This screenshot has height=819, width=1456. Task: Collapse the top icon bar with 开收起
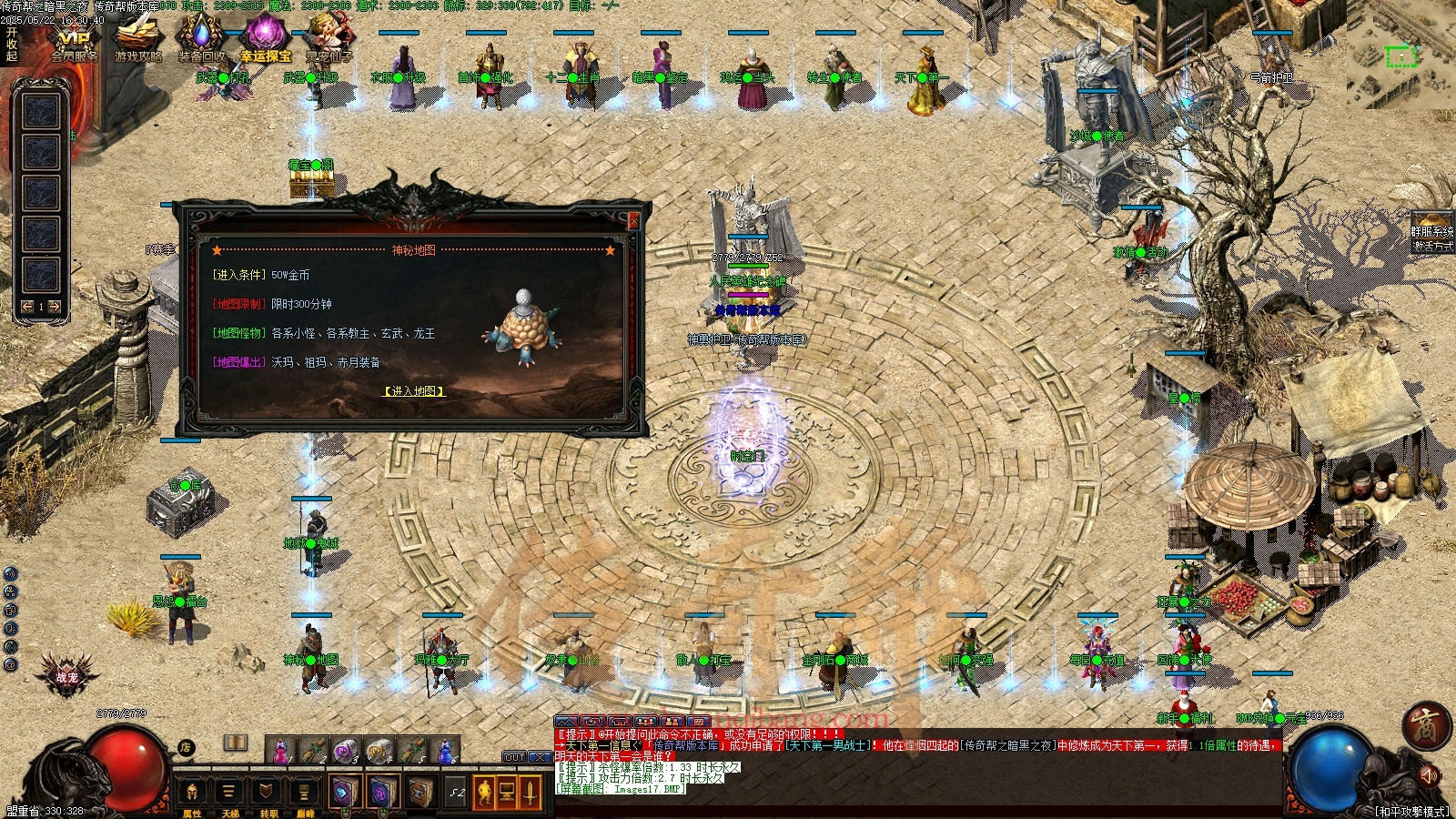(12, 44)
